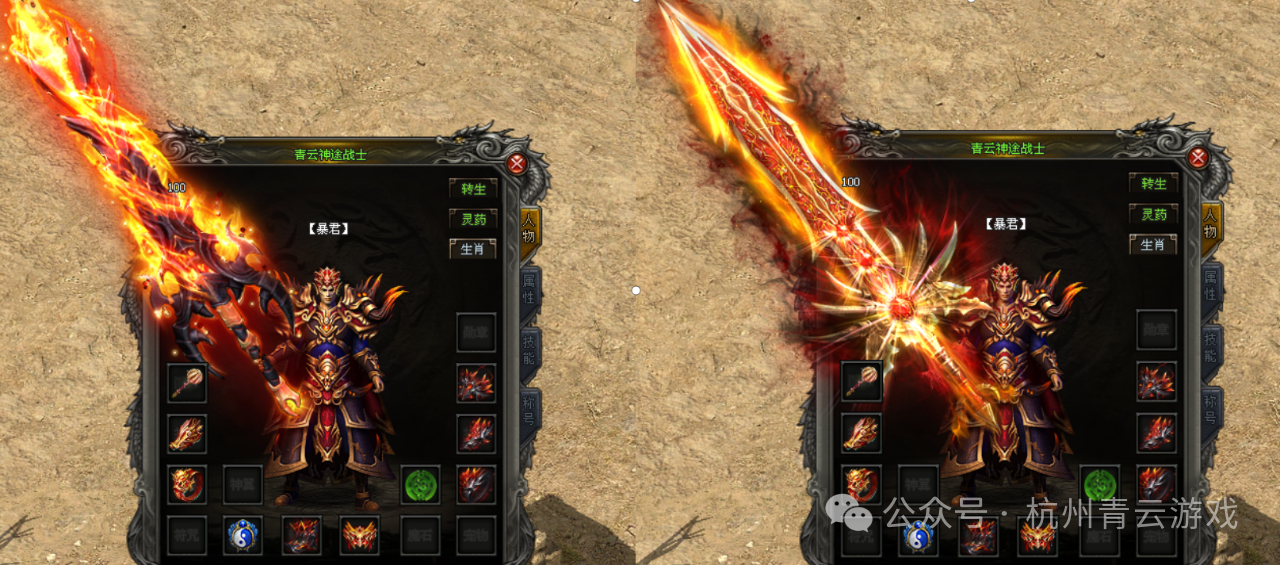The width and height of the screenshot is (1280, 565).
Task: Select 生肖 in the left panel
Action: pos(473,248)
